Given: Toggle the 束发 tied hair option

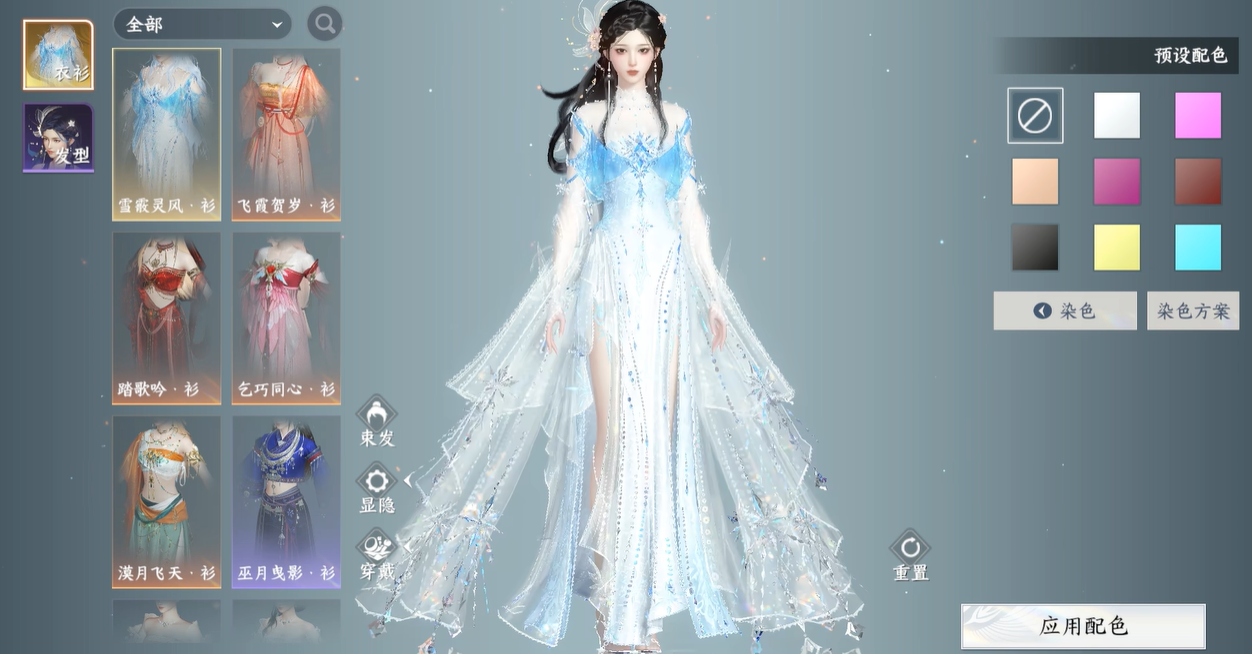Looking at the screenshot, I should (x=377, y=421).
